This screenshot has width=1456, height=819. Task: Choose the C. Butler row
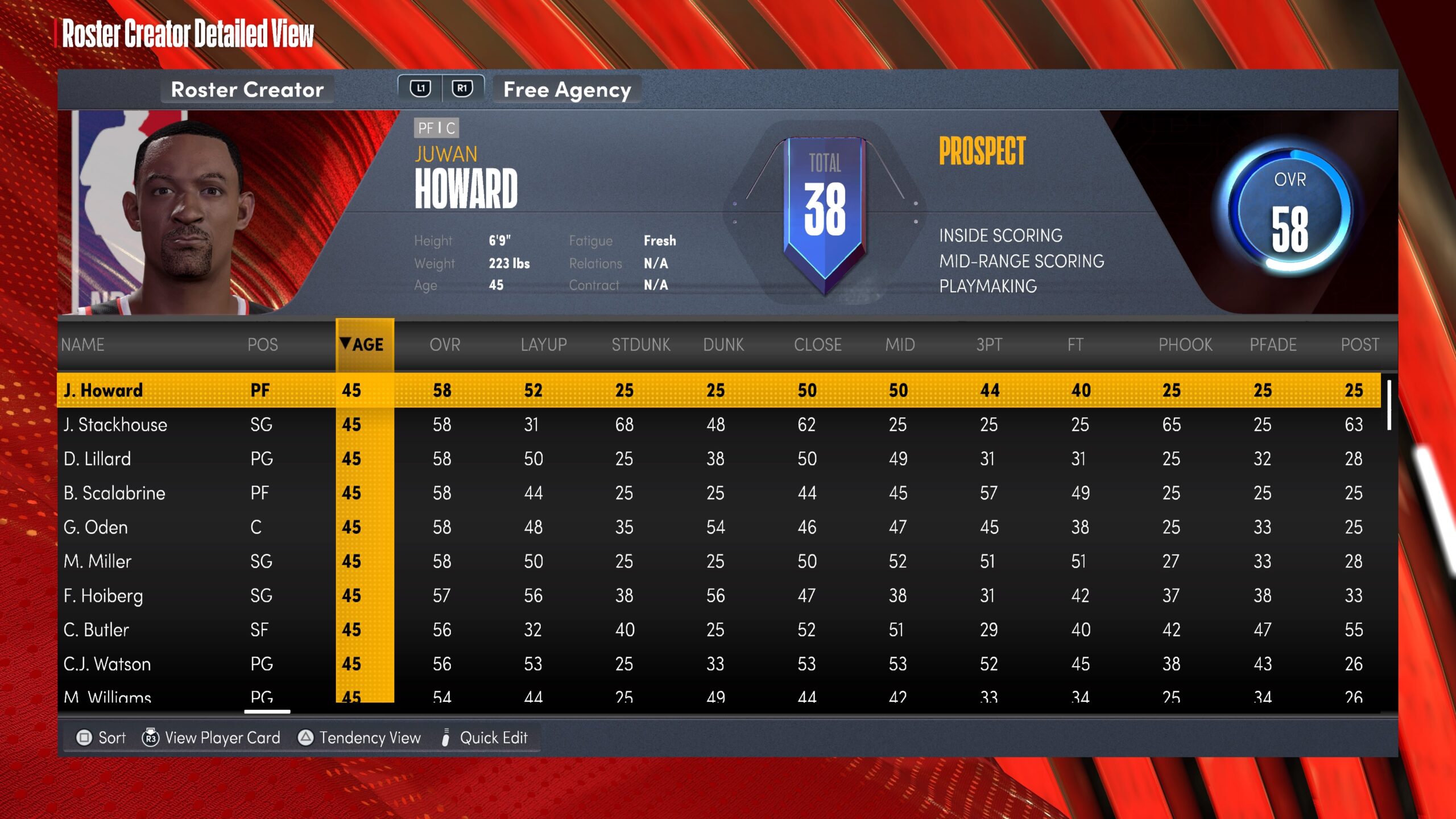click(96, 630)
